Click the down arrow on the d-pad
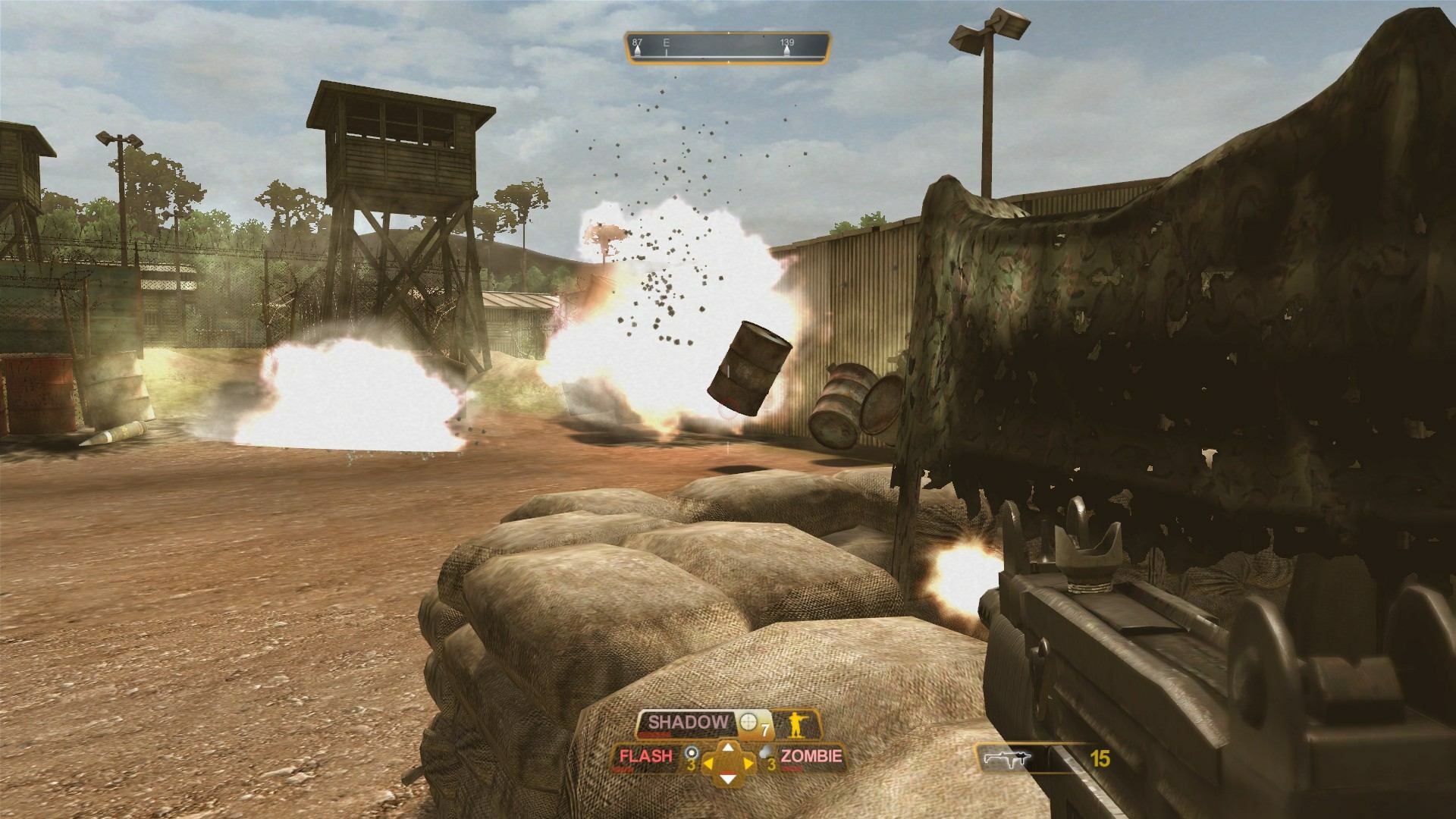 [x=727, y=780]
